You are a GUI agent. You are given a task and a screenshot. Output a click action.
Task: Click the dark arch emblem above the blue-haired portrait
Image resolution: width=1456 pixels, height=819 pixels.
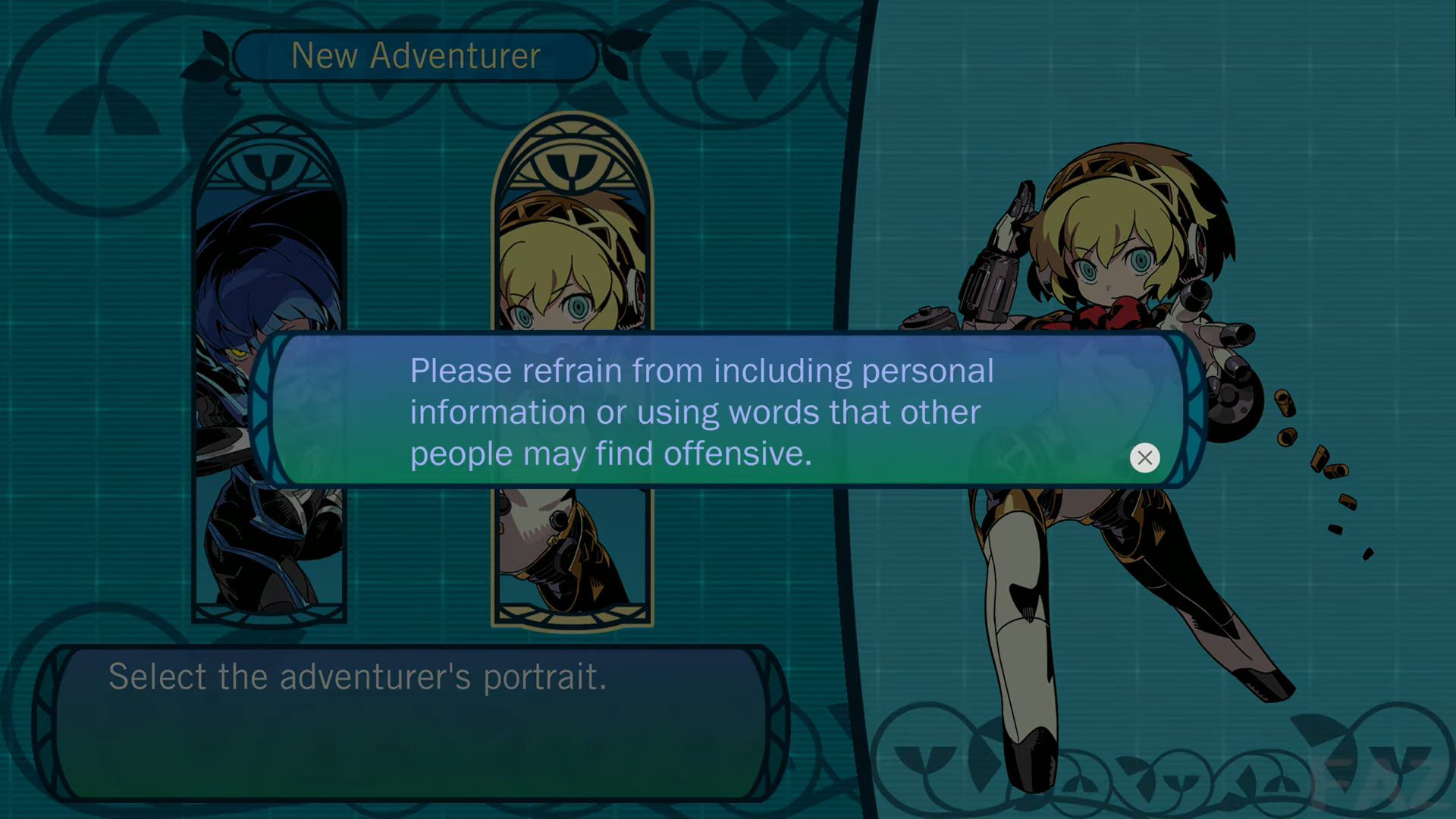tap(267, 161)
